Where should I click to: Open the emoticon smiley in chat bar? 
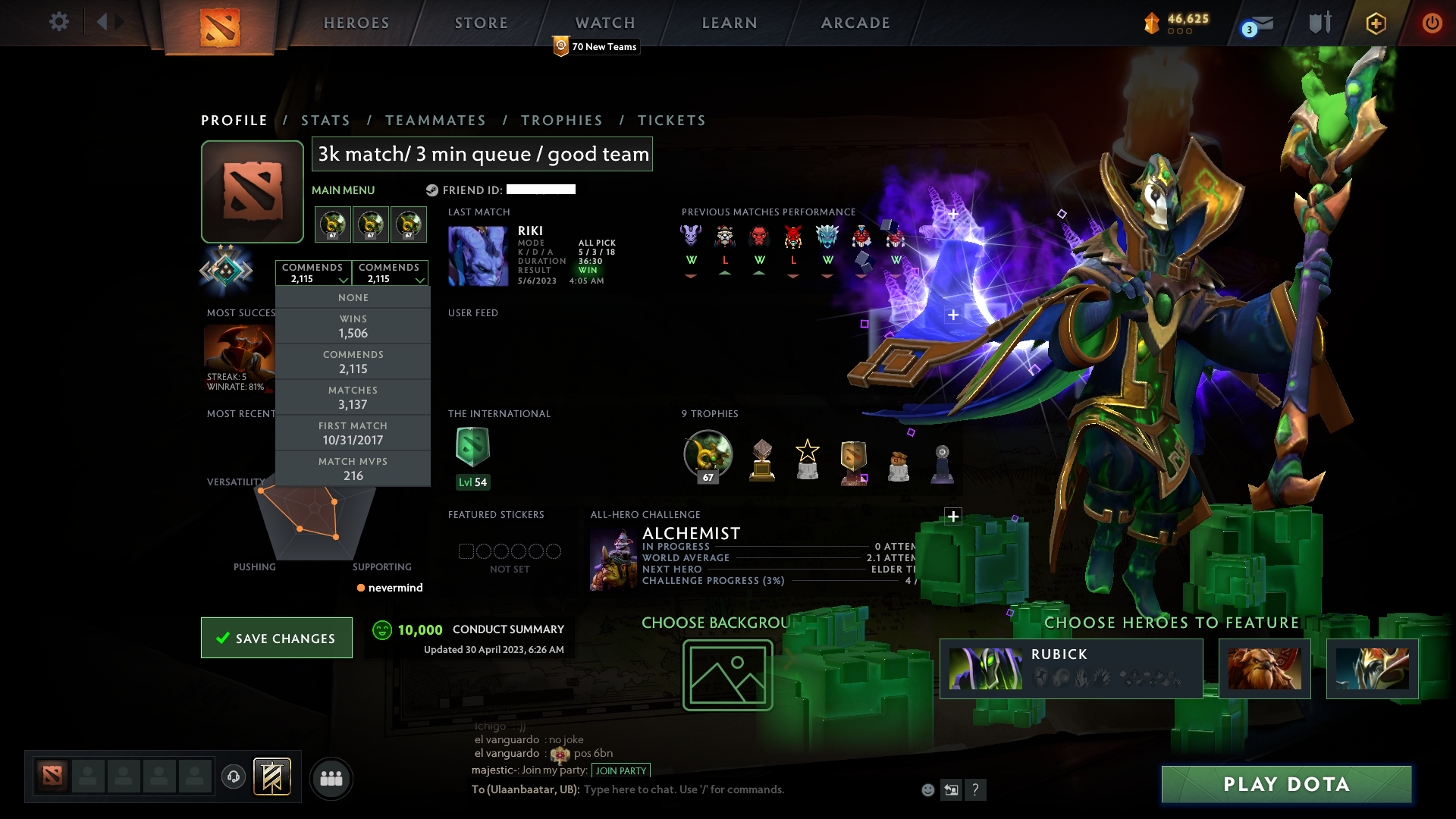tap(927, 789)
